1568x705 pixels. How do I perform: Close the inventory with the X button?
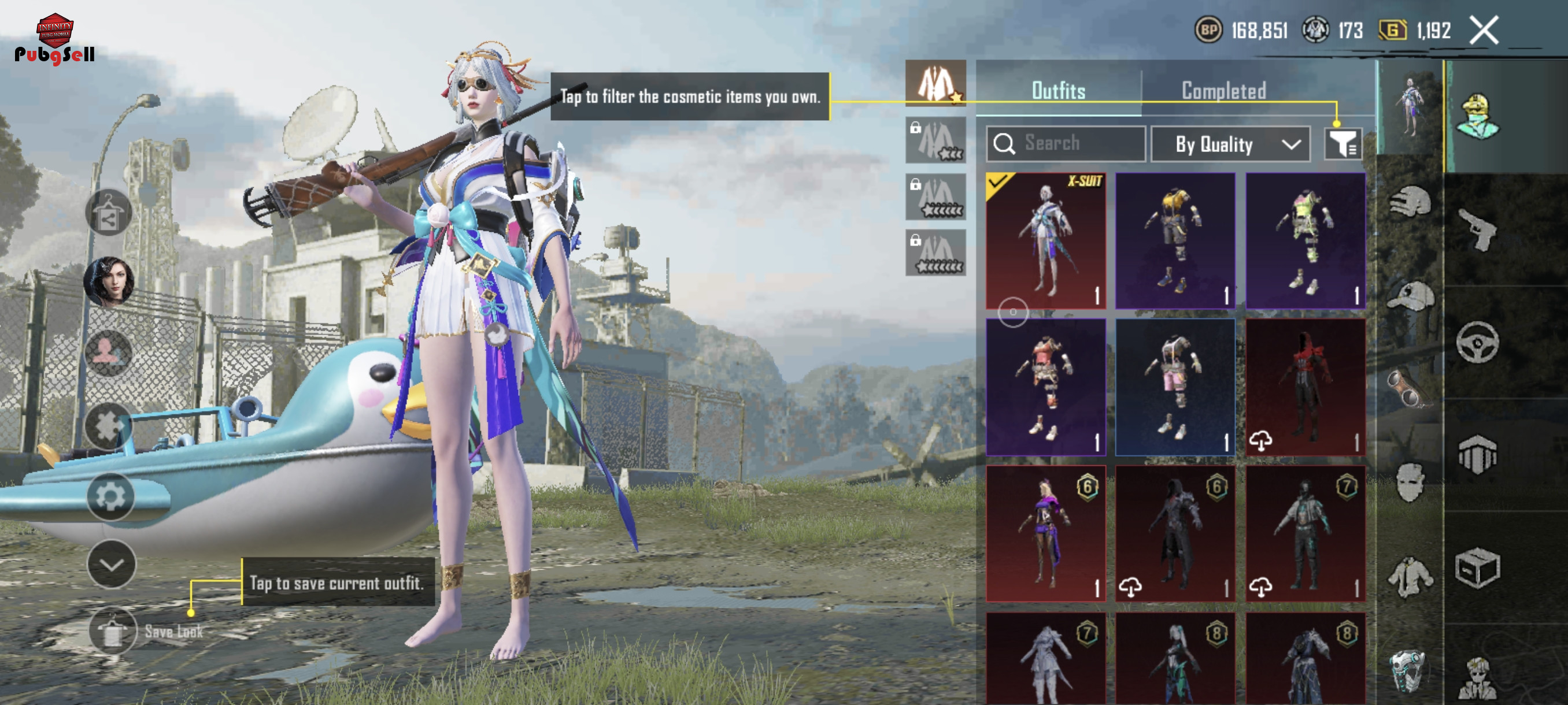pos(1484,31)
